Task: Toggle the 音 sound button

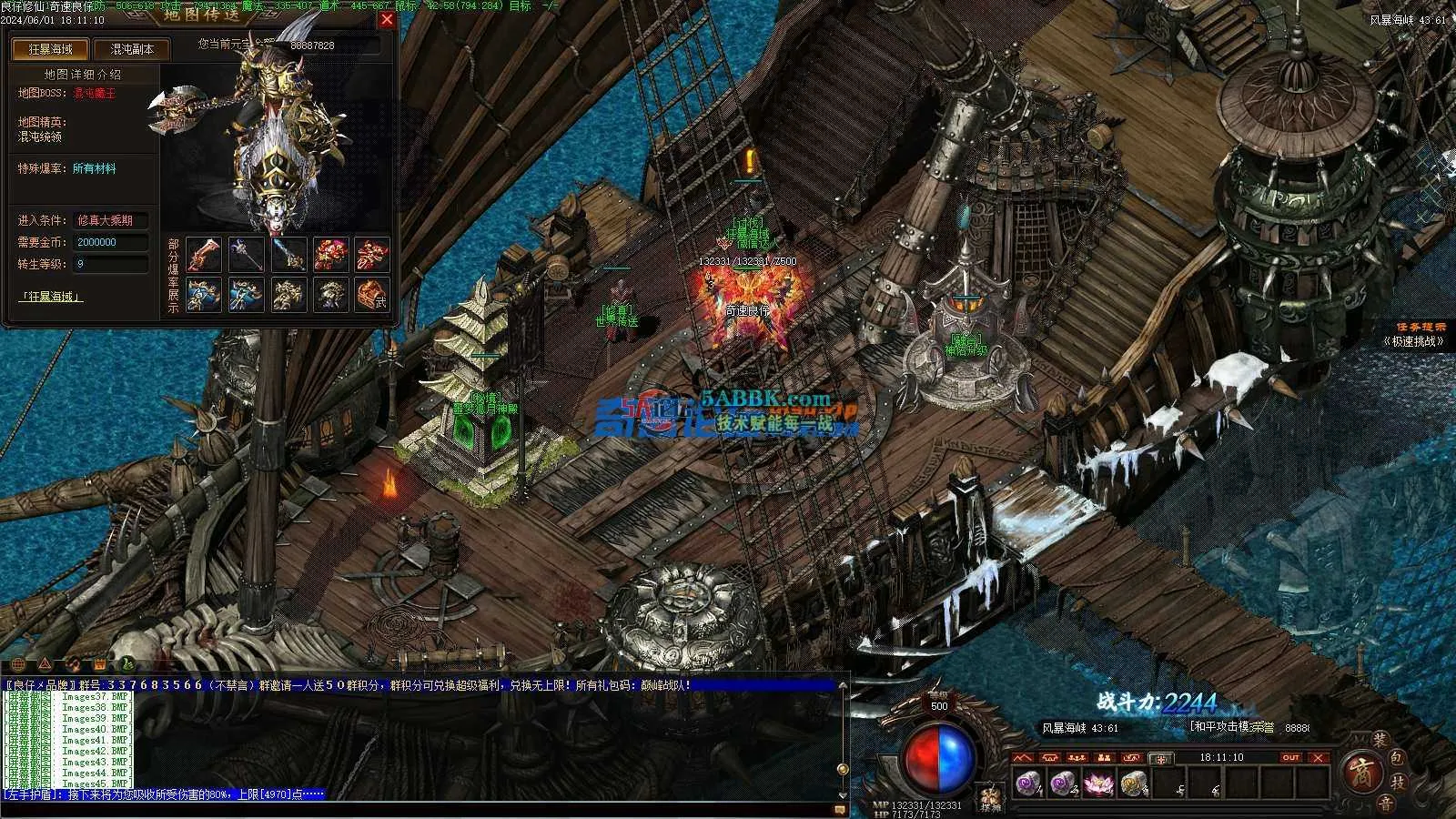Action: pyautogui.click(x=1384, y=803)
